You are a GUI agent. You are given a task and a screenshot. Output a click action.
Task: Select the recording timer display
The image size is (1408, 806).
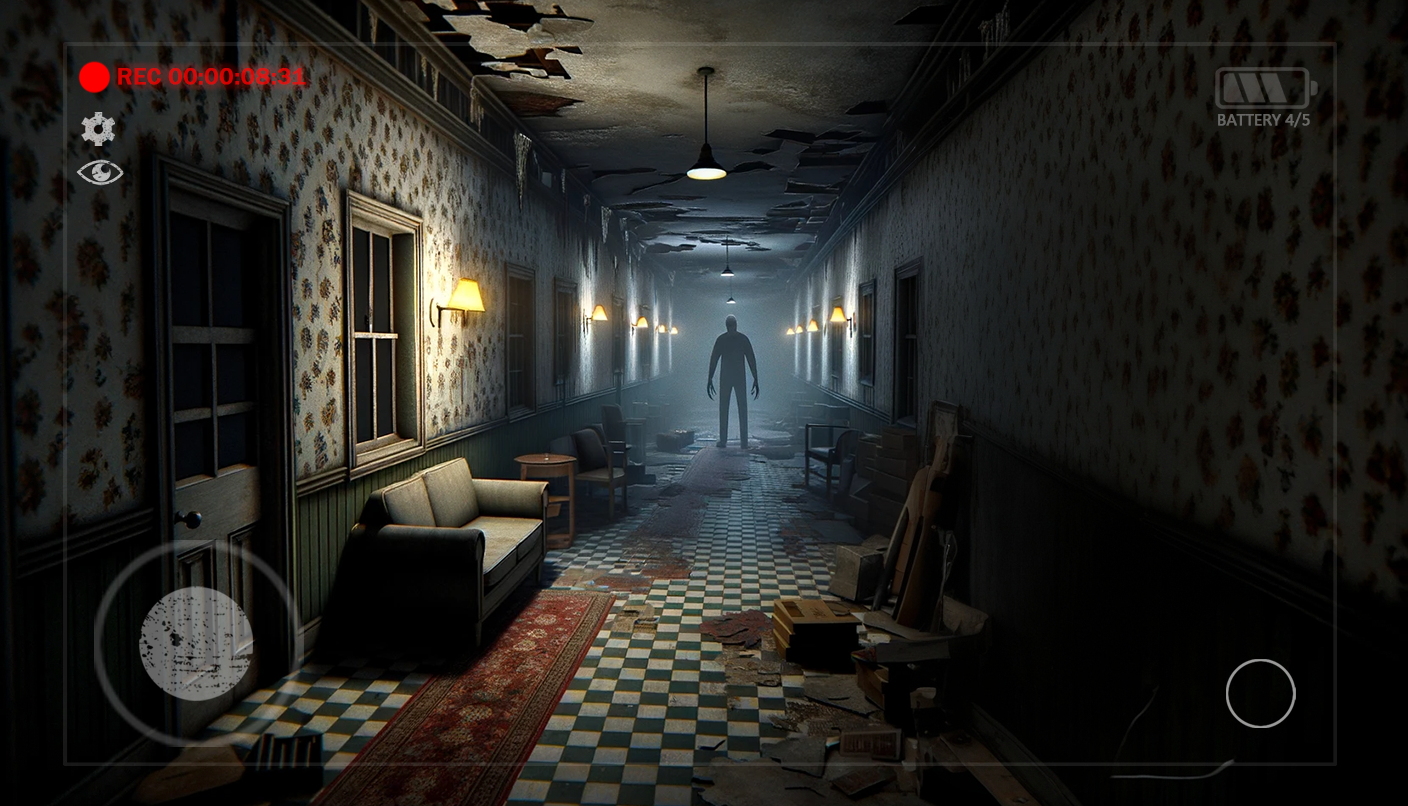click(x=212, y=77)
